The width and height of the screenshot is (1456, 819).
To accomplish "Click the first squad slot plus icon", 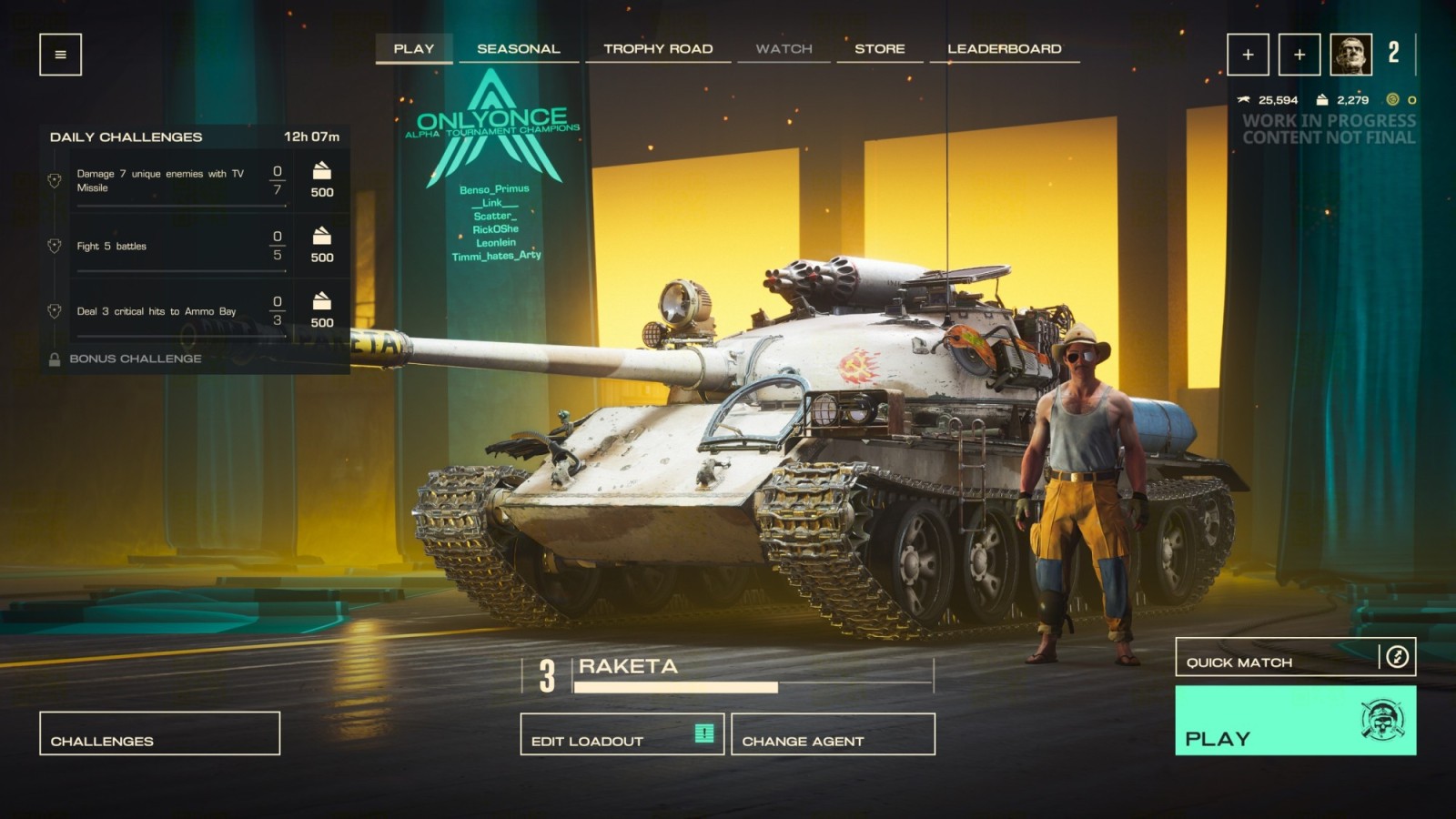I will click(x=1248, y=55).
